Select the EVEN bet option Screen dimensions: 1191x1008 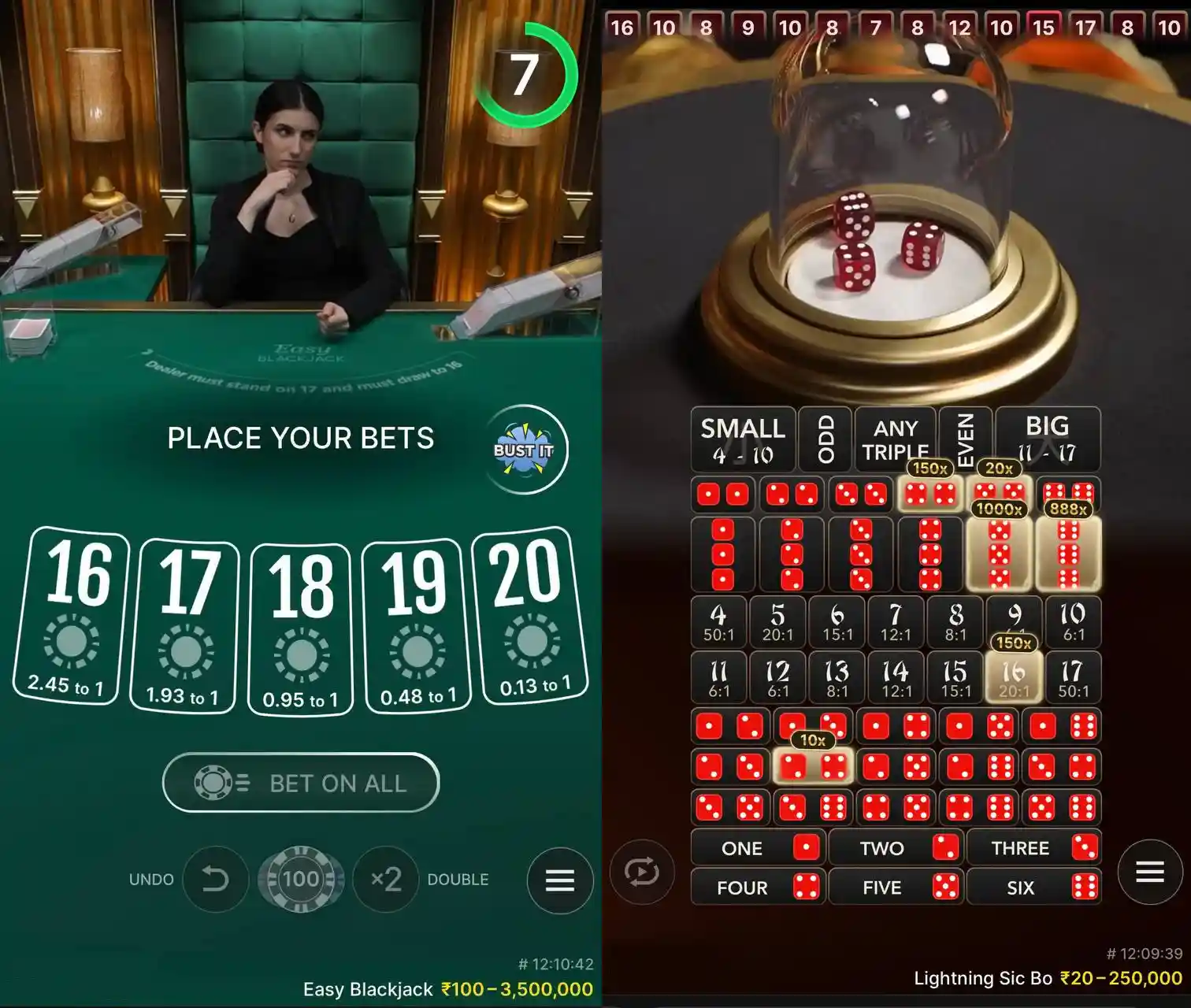tap(966, 439)
